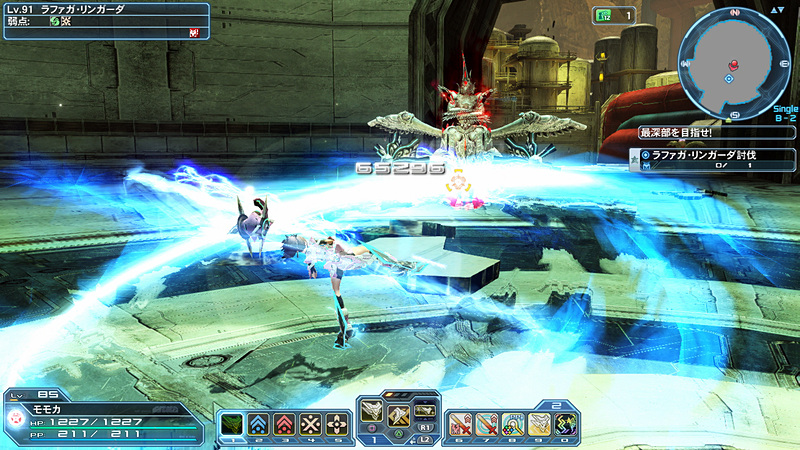Viewport: 800px width, 450px height.
Task: Toggle the minimap size arrows
Action: click(x=776, y=9)
